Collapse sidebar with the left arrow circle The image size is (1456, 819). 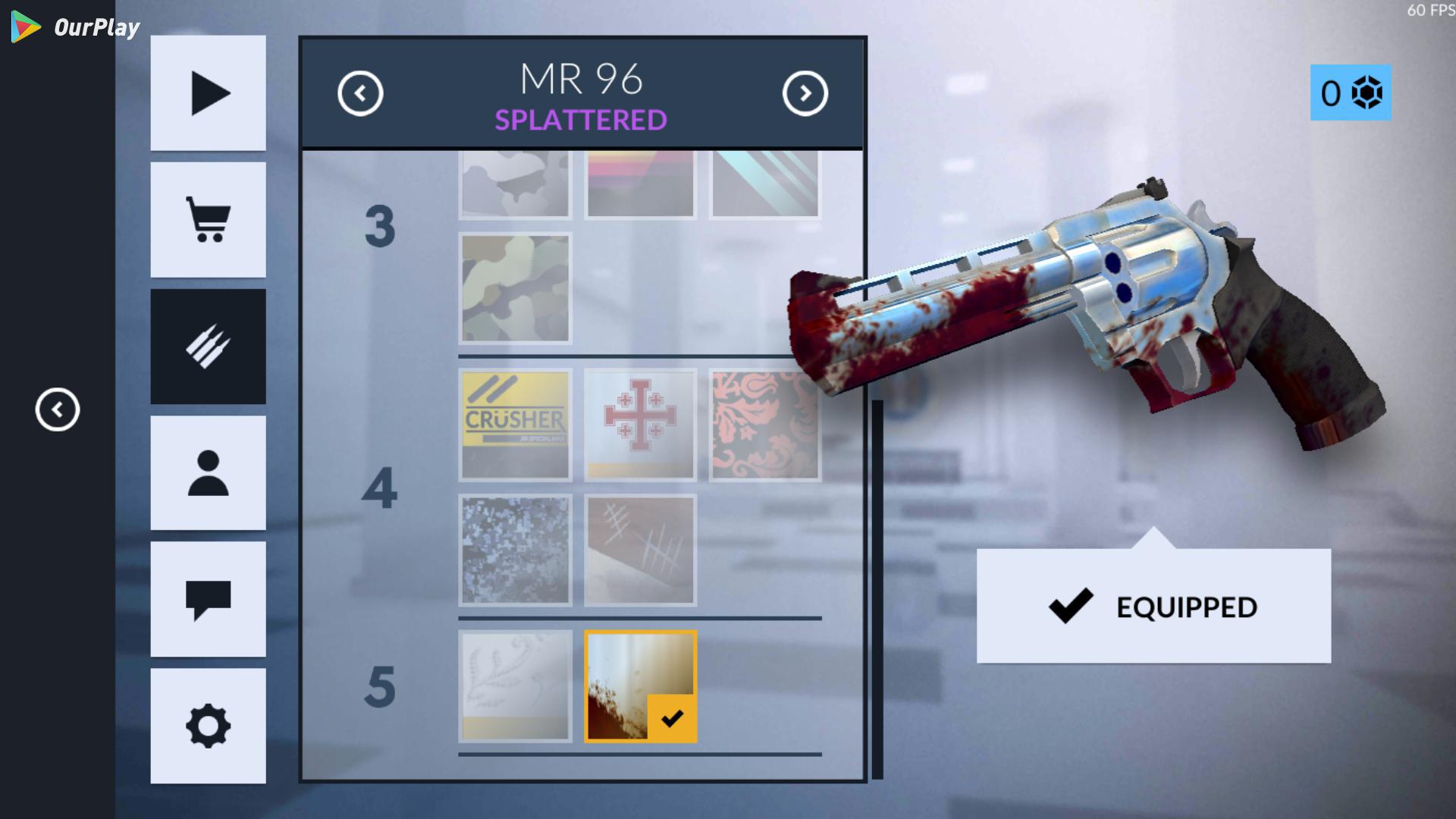pos(58,410)
